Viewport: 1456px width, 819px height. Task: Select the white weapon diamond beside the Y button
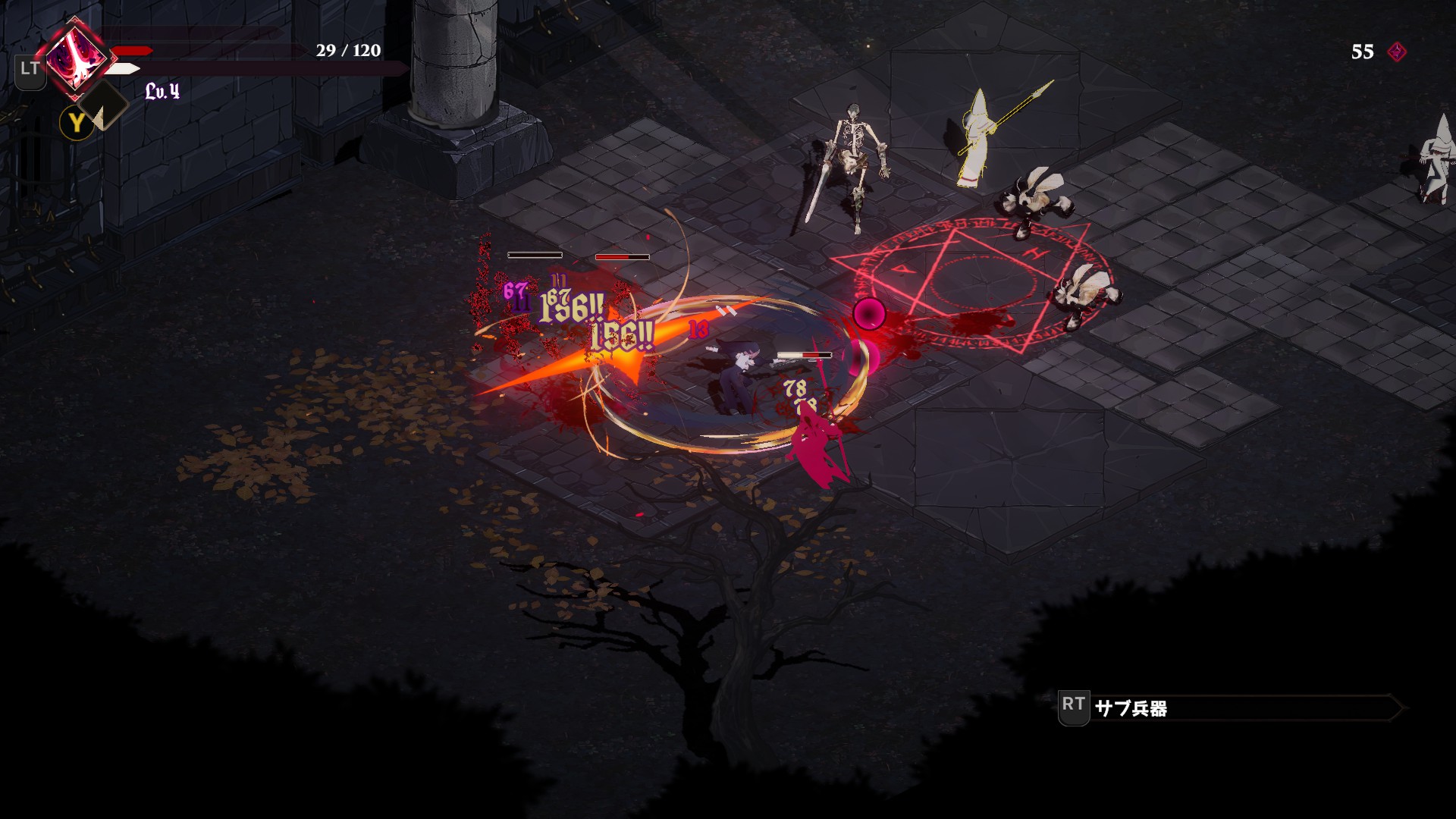pos(102,105)
